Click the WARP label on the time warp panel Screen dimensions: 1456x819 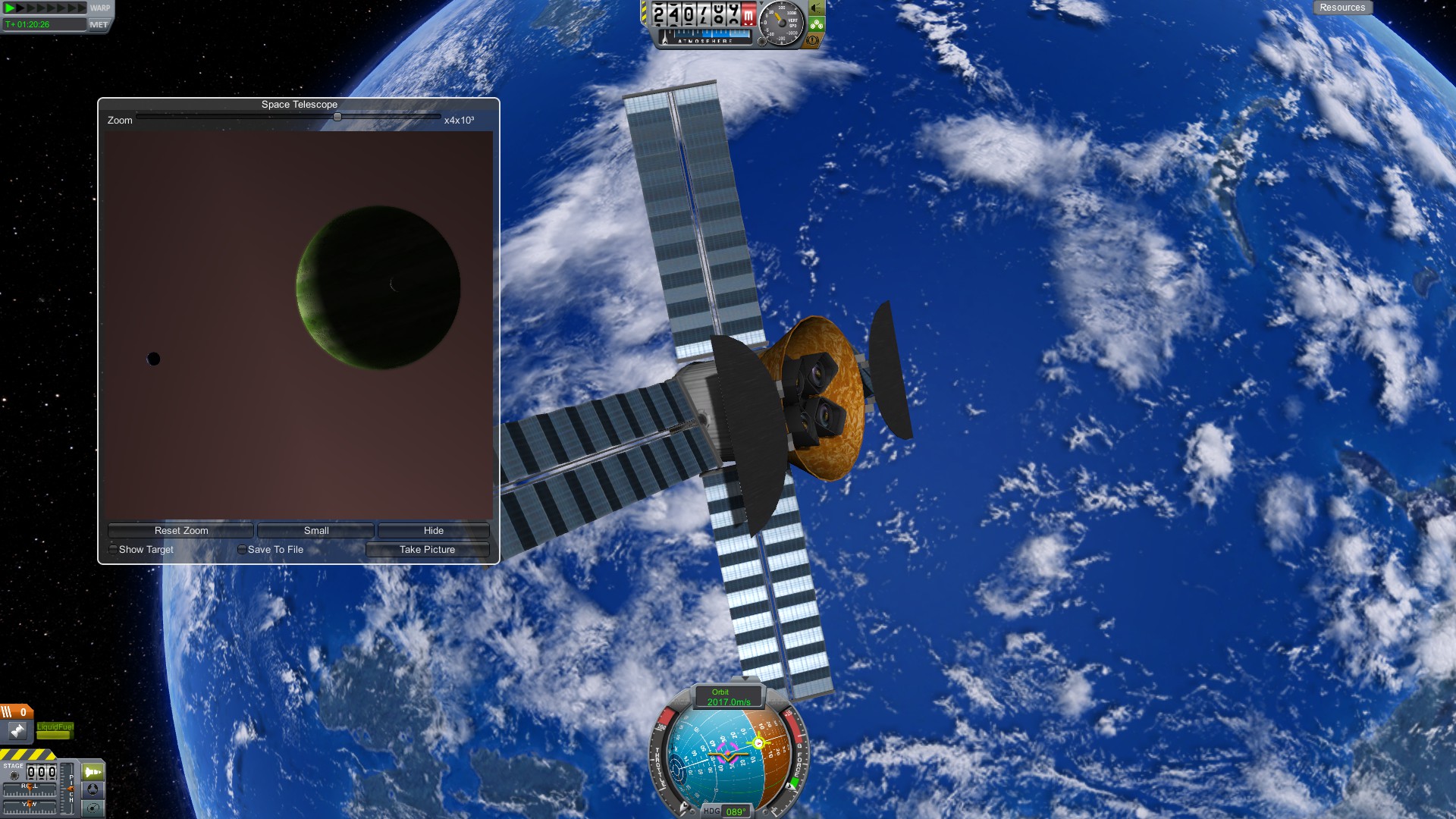point(100,7)
